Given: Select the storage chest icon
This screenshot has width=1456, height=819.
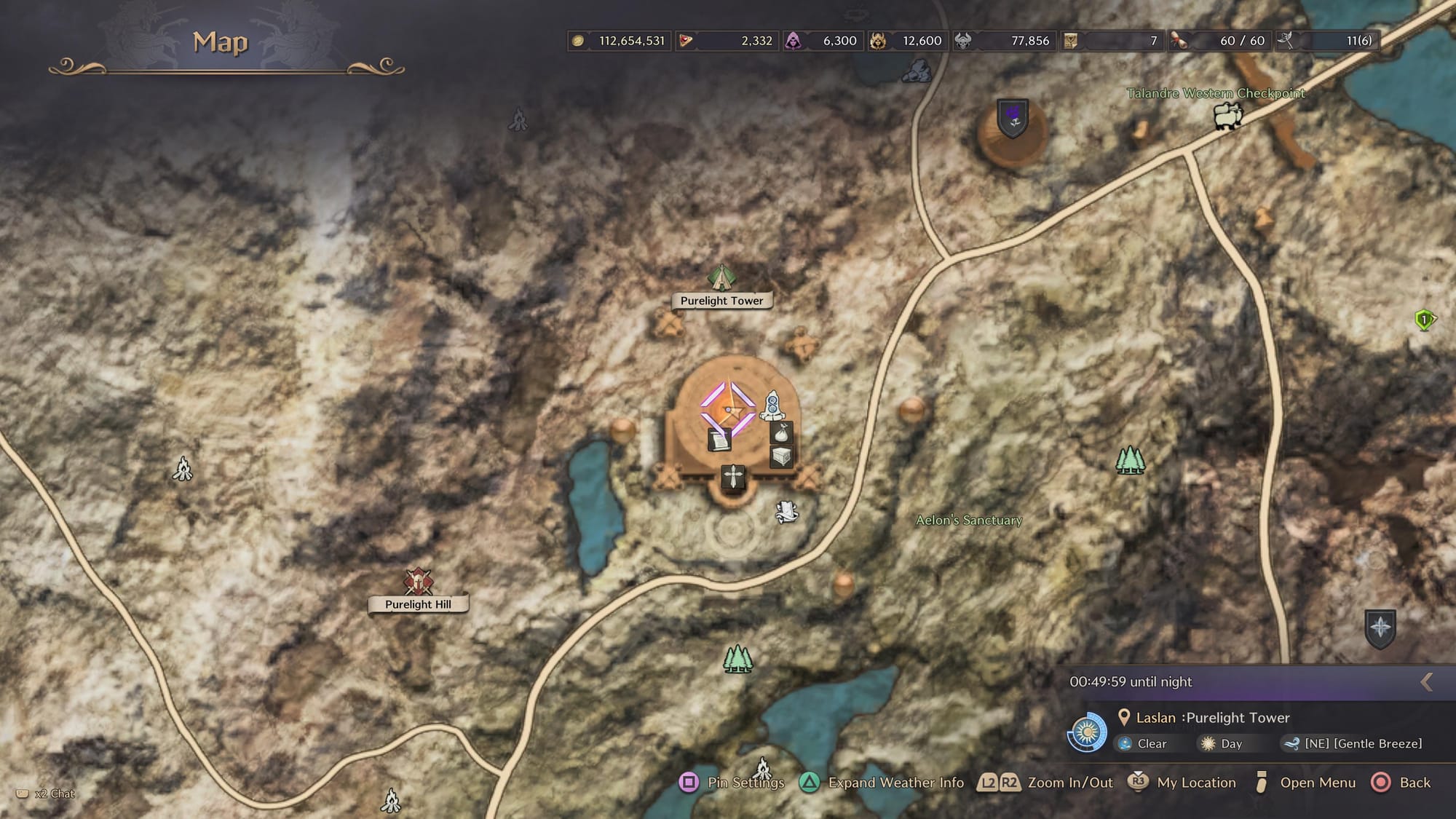Looking at the screenshot, I should tap(781, 457).
